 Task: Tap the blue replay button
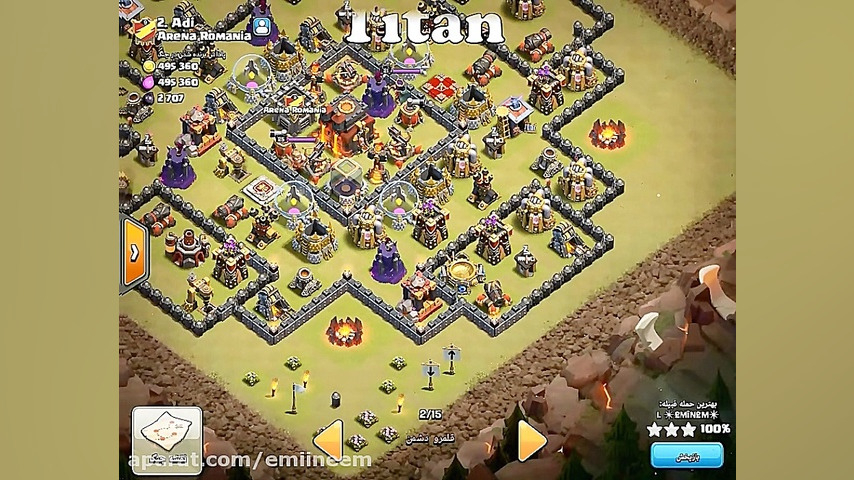pyautogui.click(x=686, y=456)
